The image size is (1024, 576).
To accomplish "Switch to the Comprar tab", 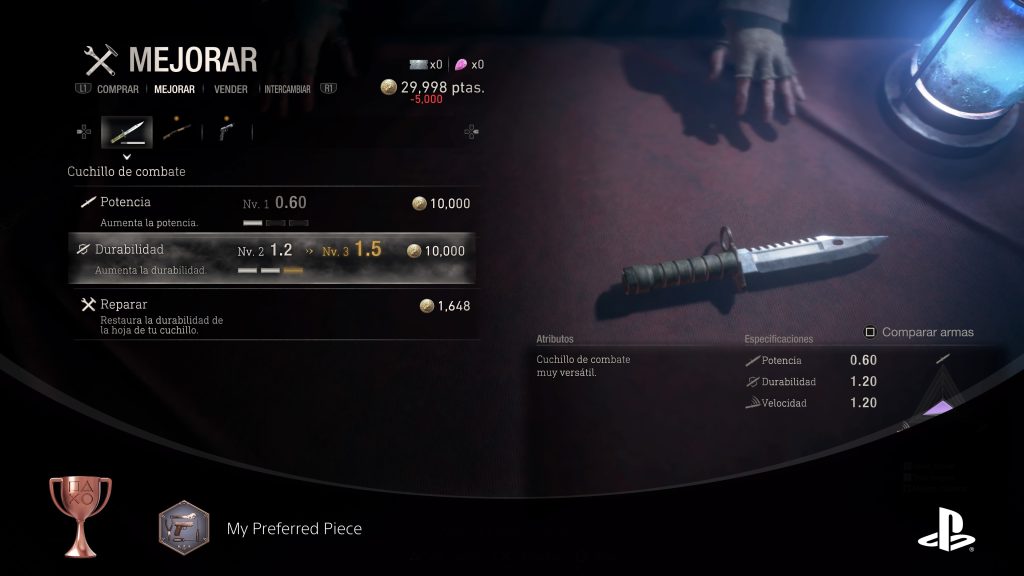I will 117,89.
